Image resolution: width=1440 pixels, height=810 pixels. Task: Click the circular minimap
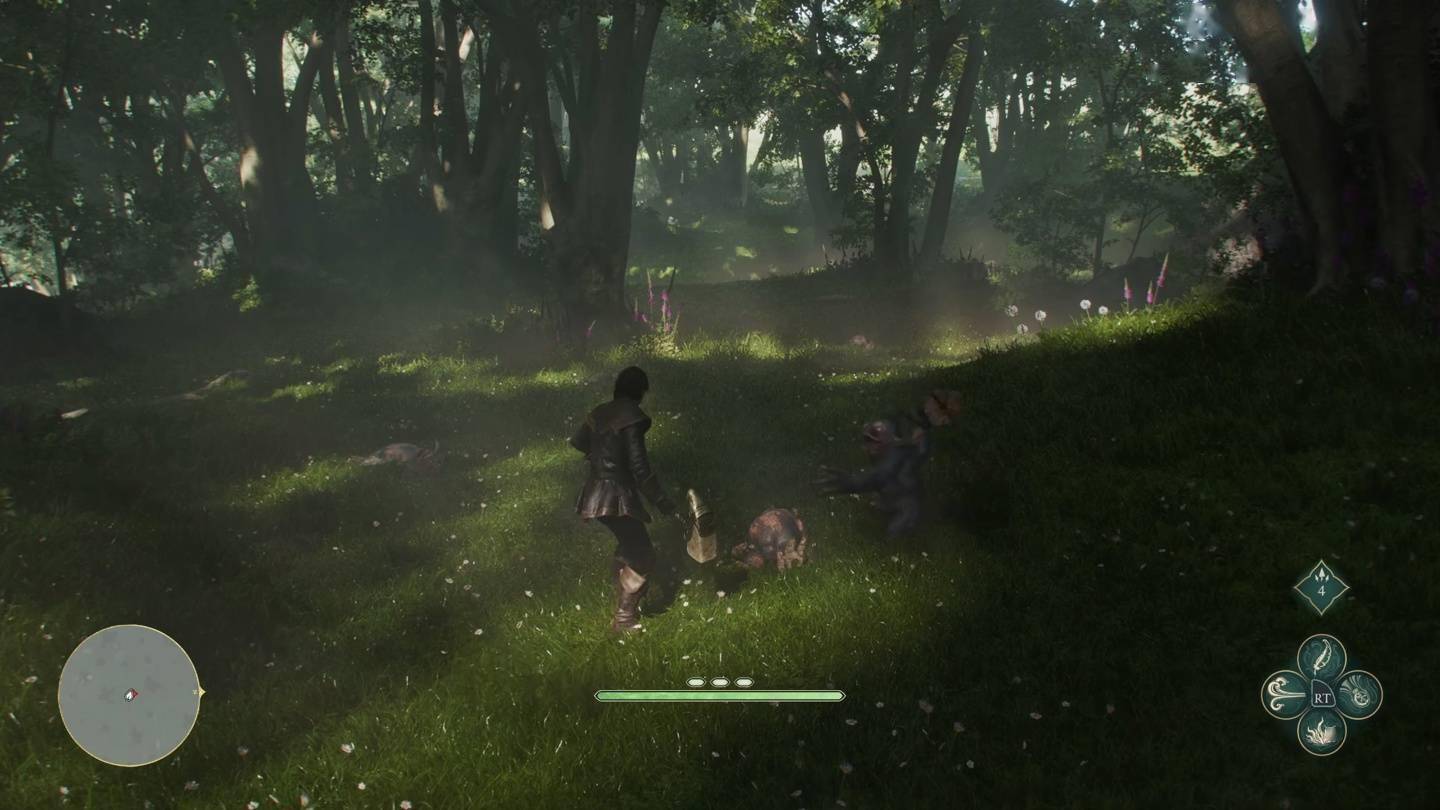pos(129,695)
